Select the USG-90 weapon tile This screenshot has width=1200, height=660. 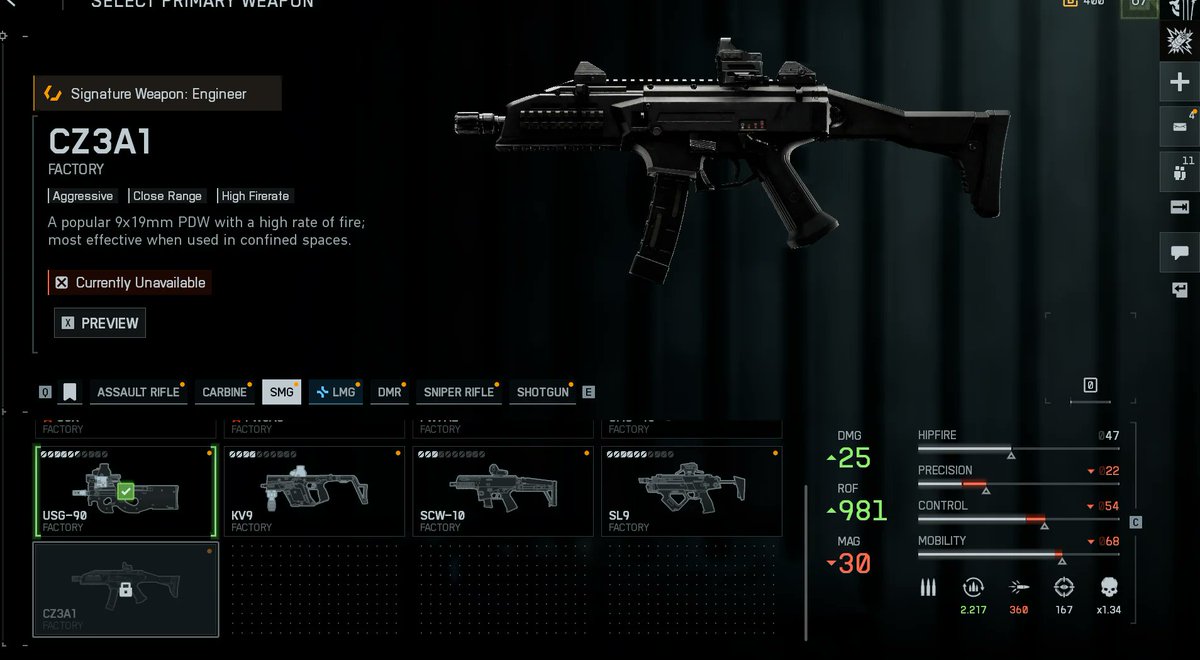tap(126, 491)
